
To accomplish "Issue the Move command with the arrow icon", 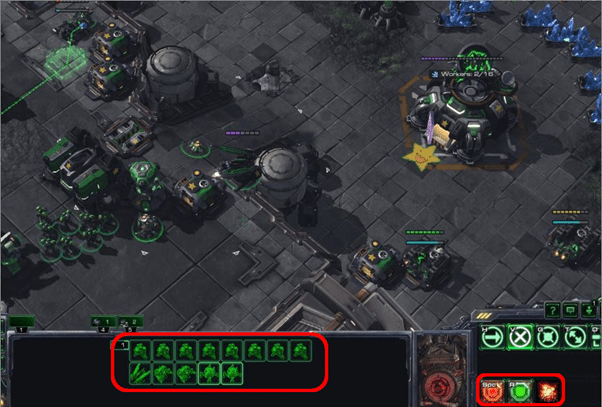I will tap(492, 338).
